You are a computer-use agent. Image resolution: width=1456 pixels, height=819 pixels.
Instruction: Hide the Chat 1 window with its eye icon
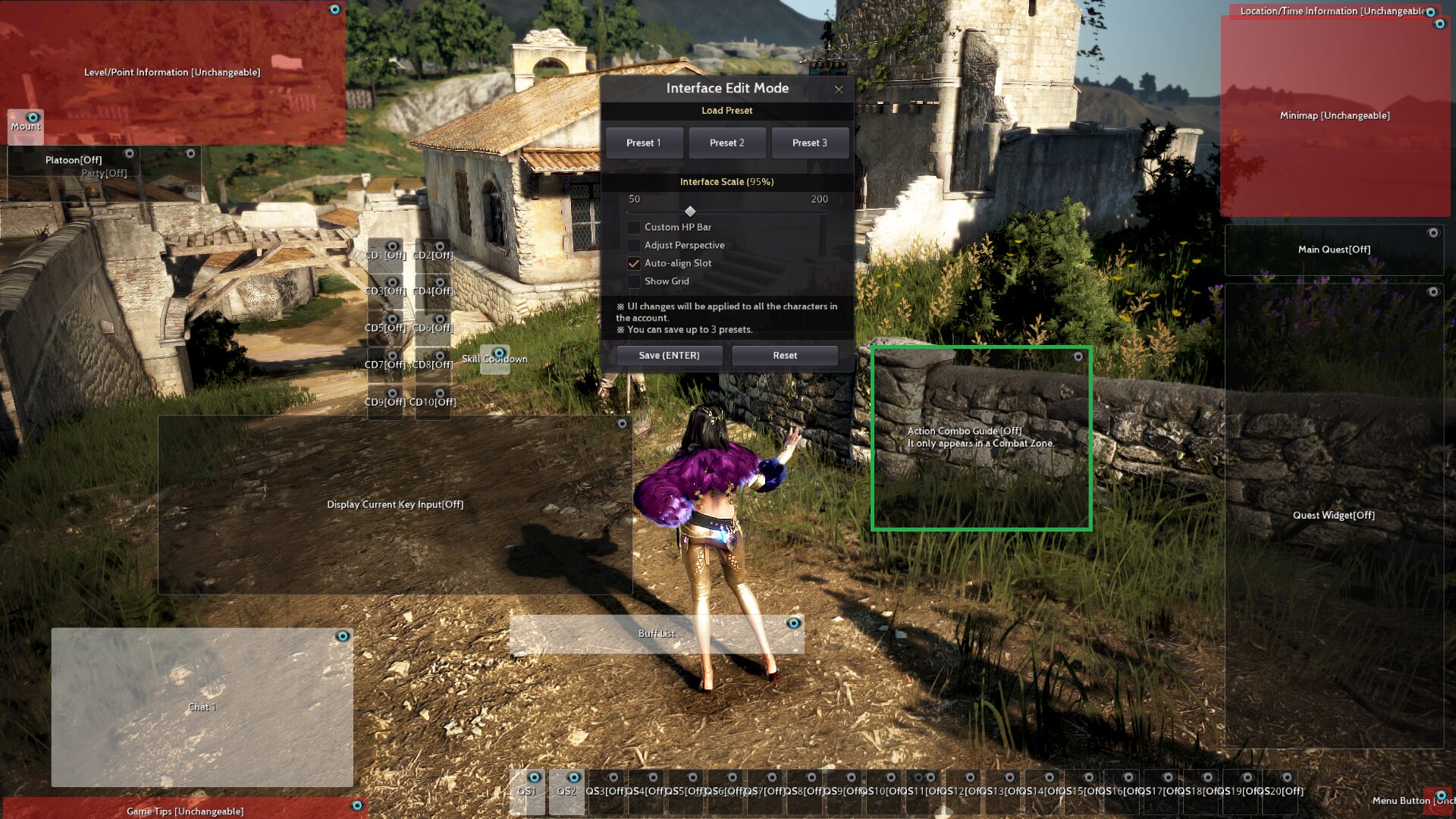(342, 636)
